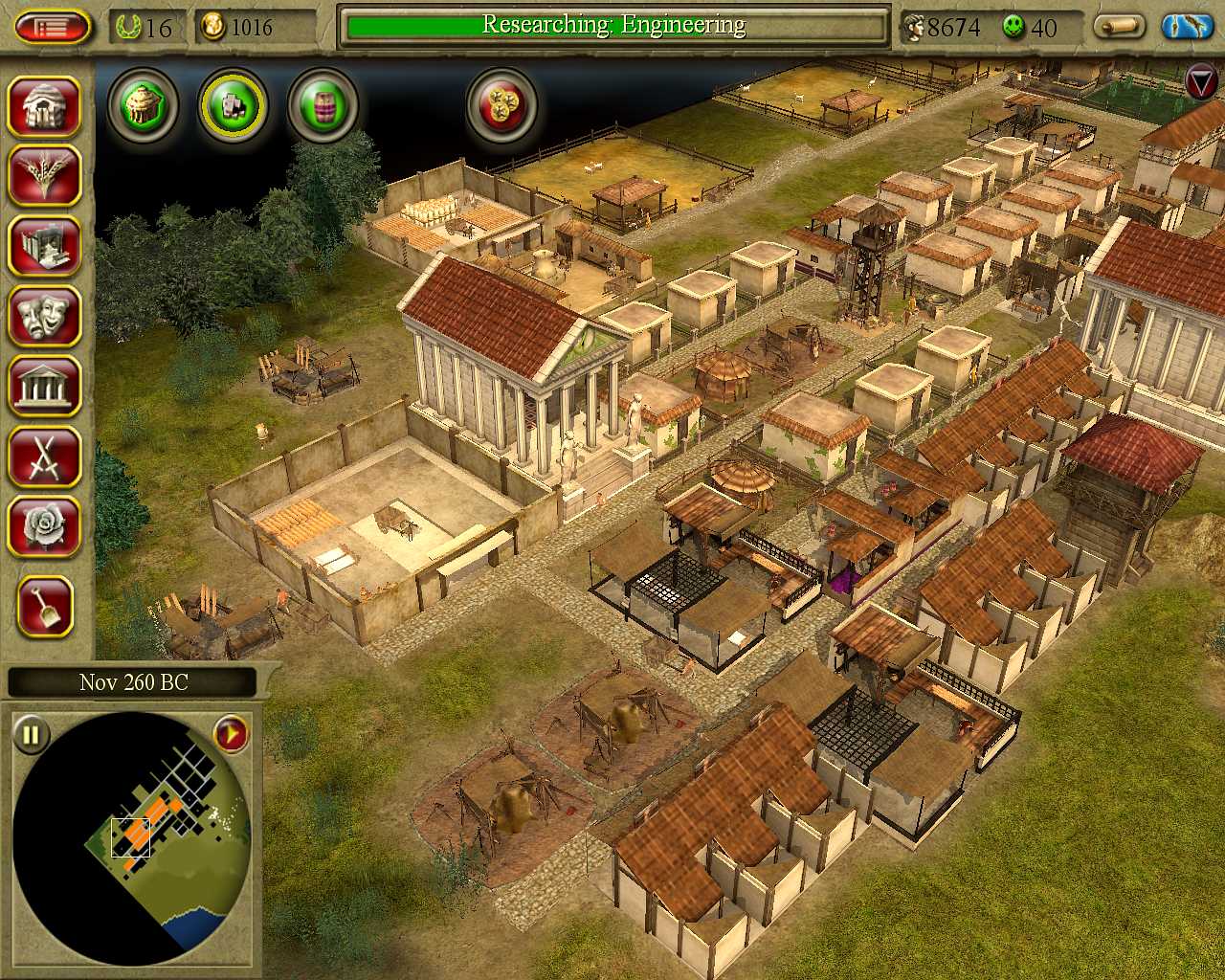The height and width of the screenshot is (980, 1225).
Task: Choose the stone ruins build category
Action: click(x=44, y=246)
